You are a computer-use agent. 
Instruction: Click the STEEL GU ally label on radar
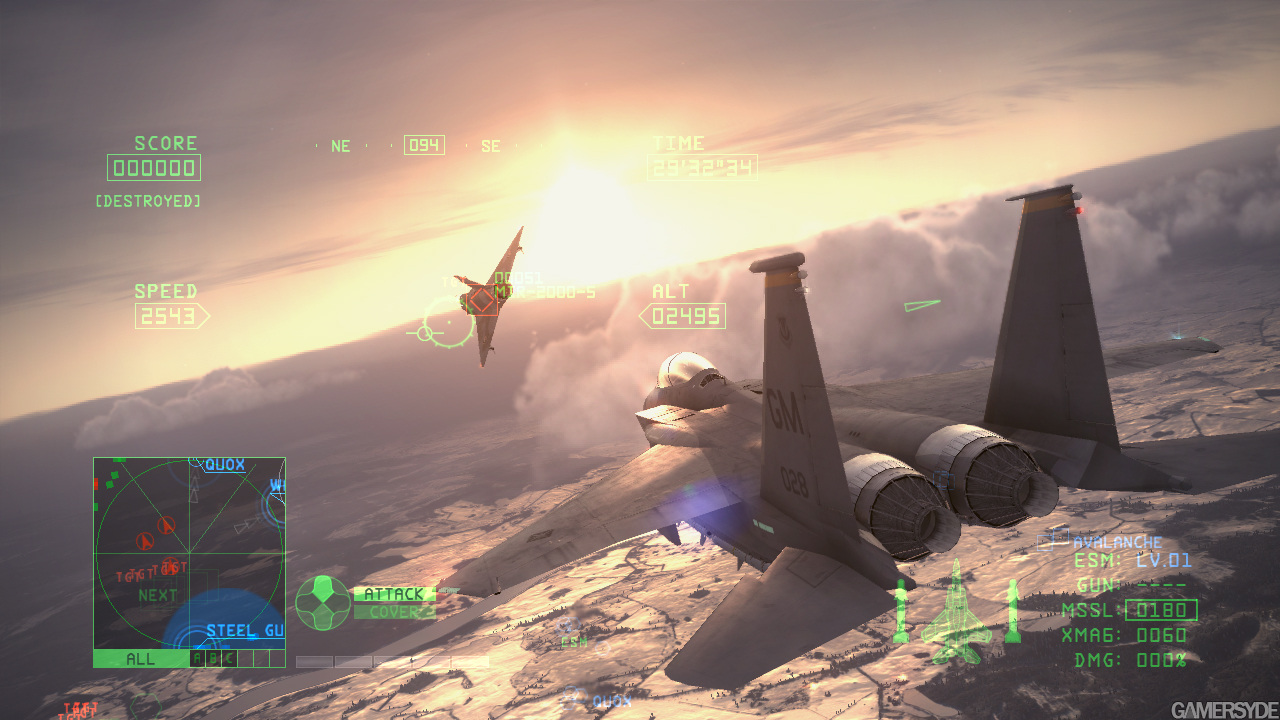click(x=245, y=631)
